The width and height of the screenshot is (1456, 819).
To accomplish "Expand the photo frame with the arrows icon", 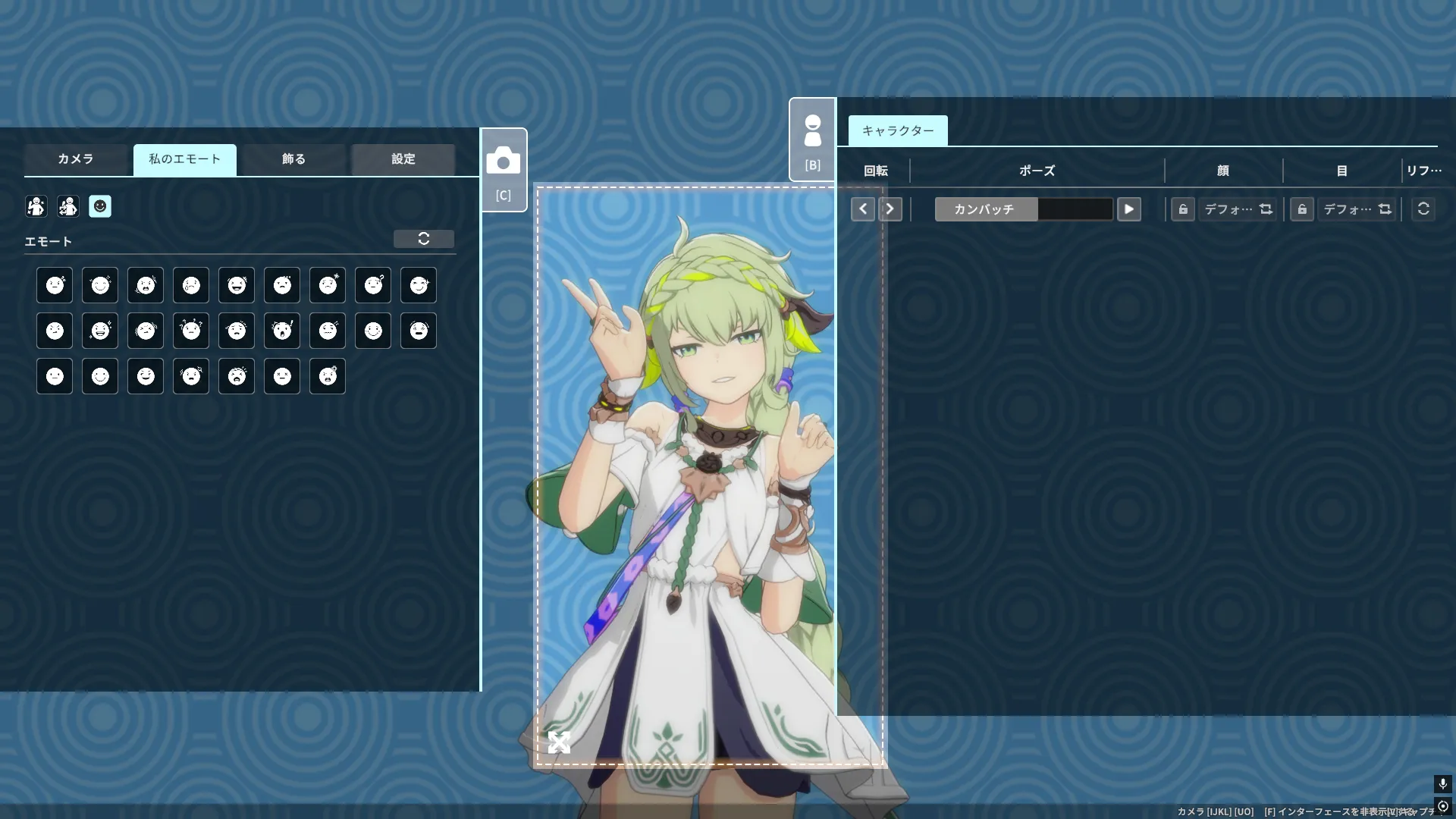I will [x=559, y=742].
